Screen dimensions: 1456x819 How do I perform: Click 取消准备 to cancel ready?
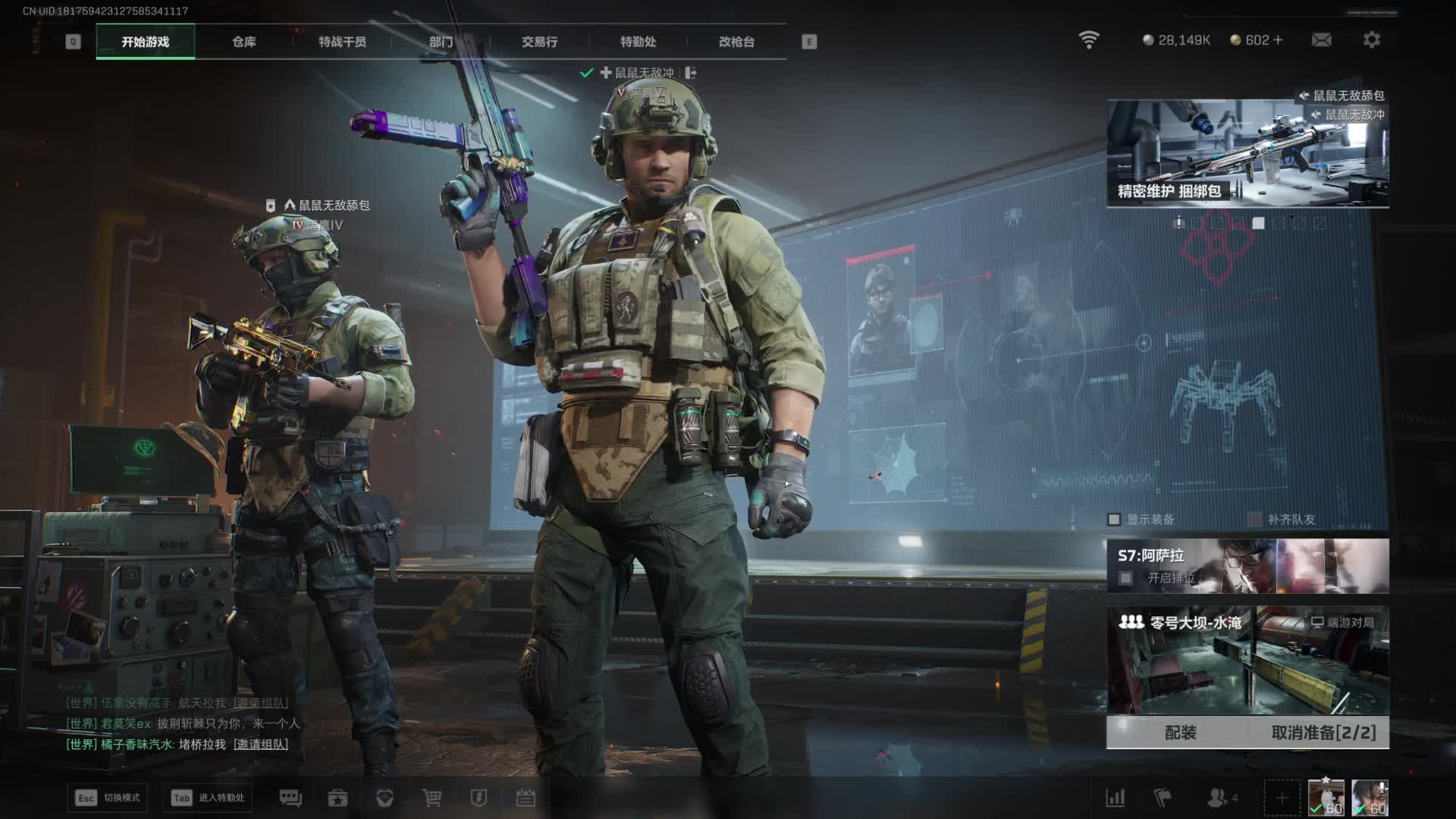tap(1323, 733)
